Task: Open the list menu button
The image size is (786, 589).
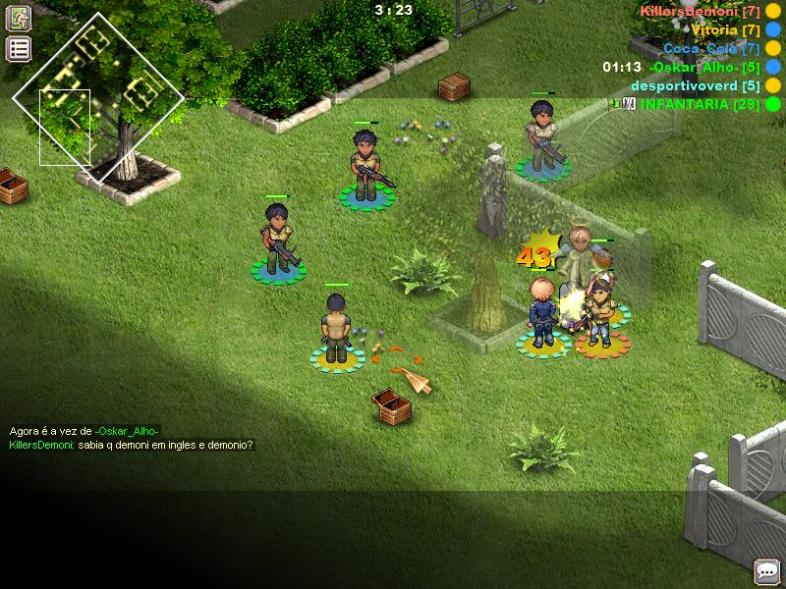Action: point(19,49)
